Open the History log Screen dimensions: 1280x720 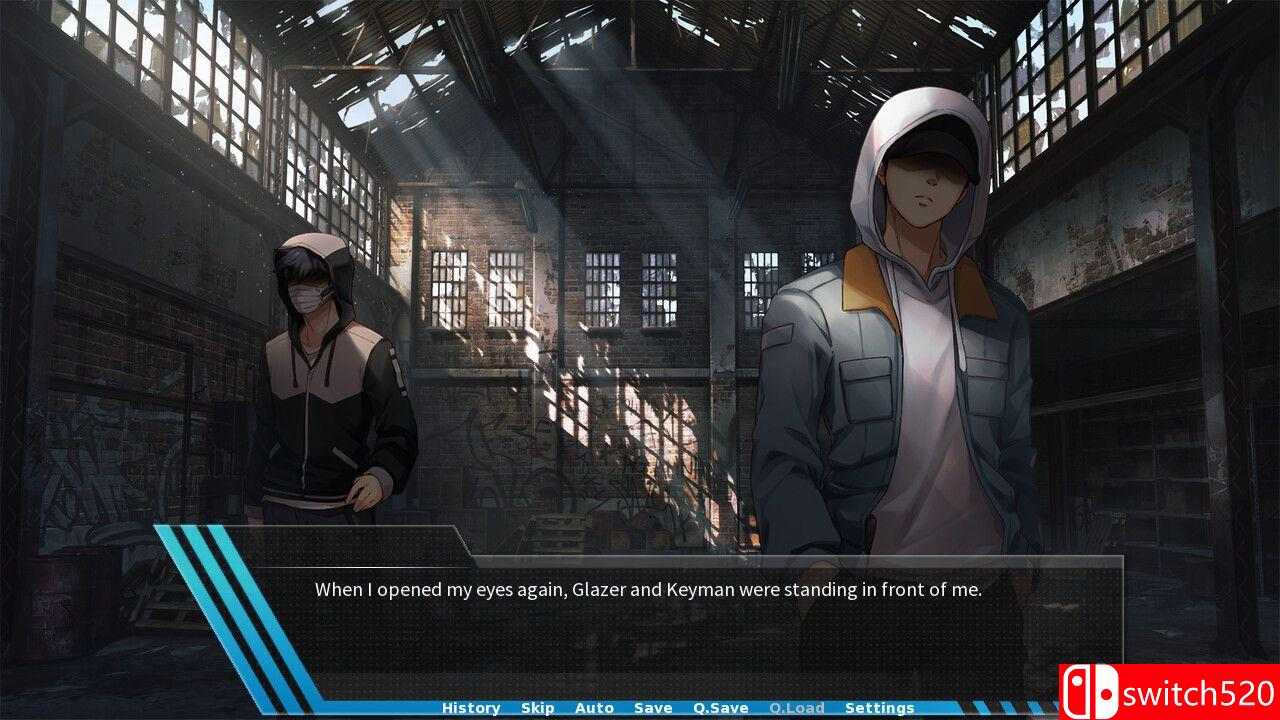pos(470,707)
